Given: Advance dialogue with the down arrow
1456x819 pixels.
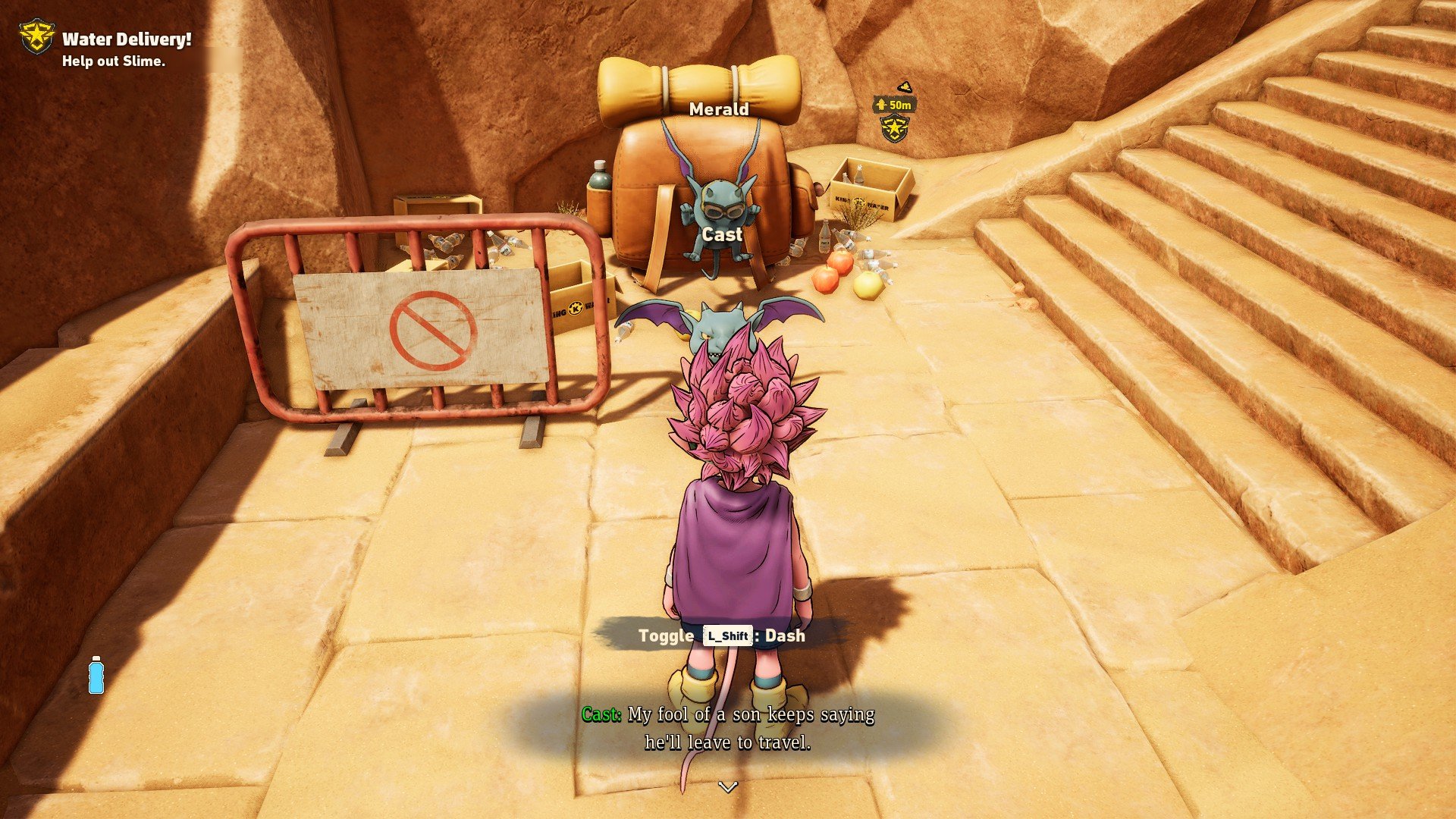Looking at the screenshot, I should coord(728,787).
